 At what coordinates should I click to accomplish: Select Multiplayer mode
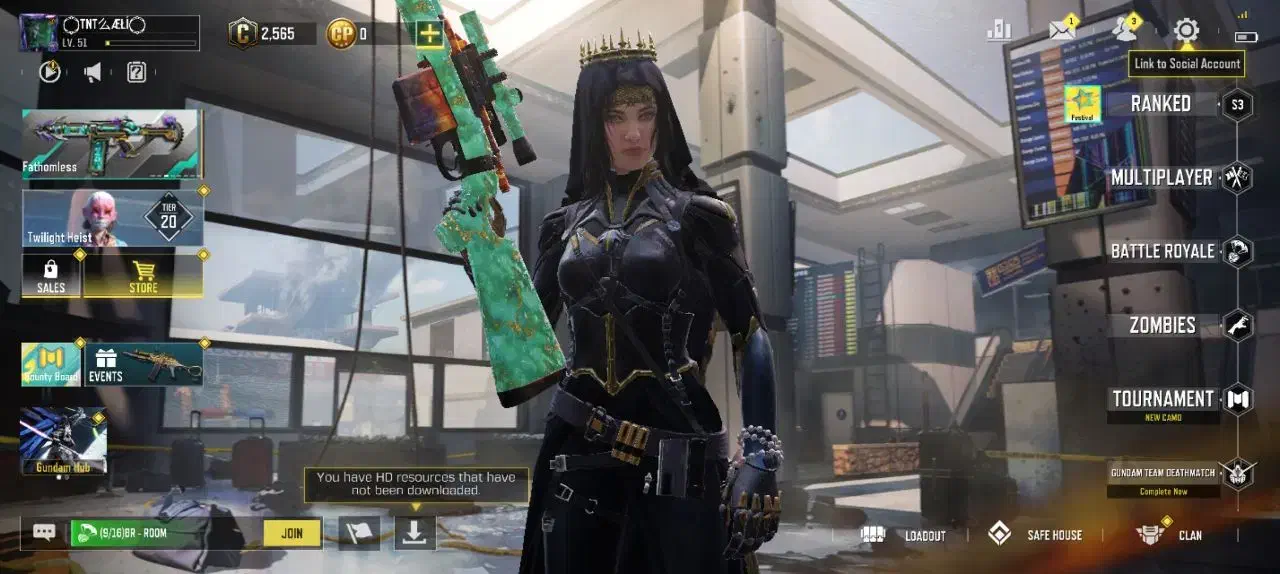[x=1162, y=178]
